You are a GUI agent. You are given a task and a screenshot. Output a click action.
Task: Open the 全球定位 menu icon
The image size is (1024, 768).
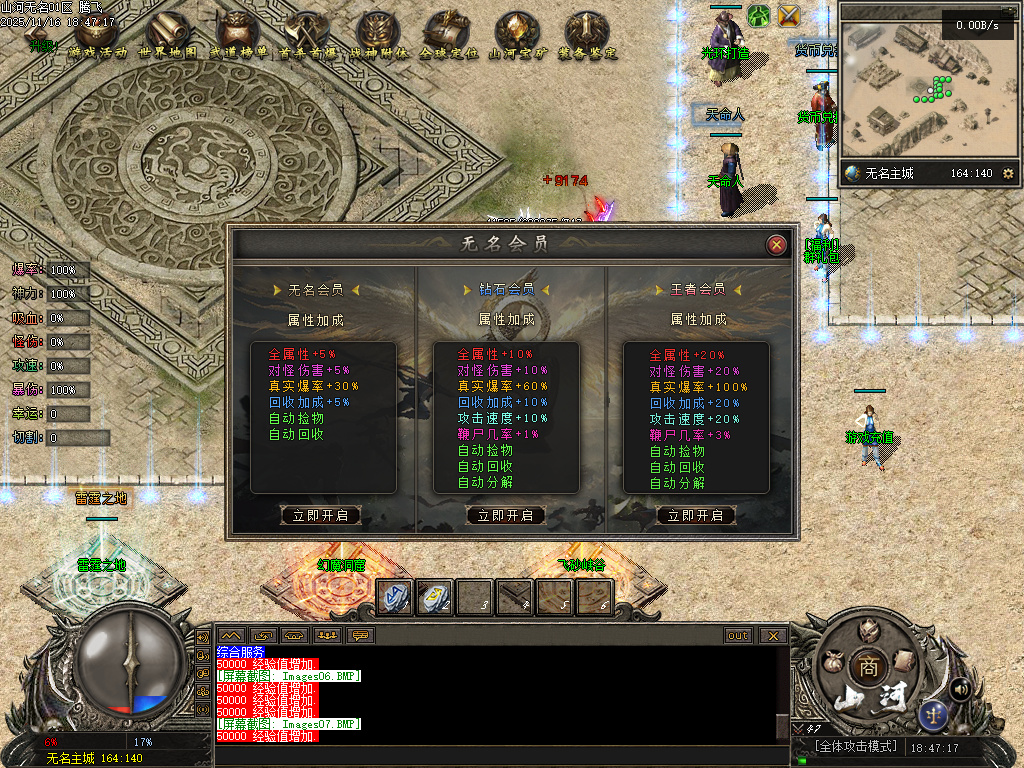pyautogui.click(x=448, y=37)
